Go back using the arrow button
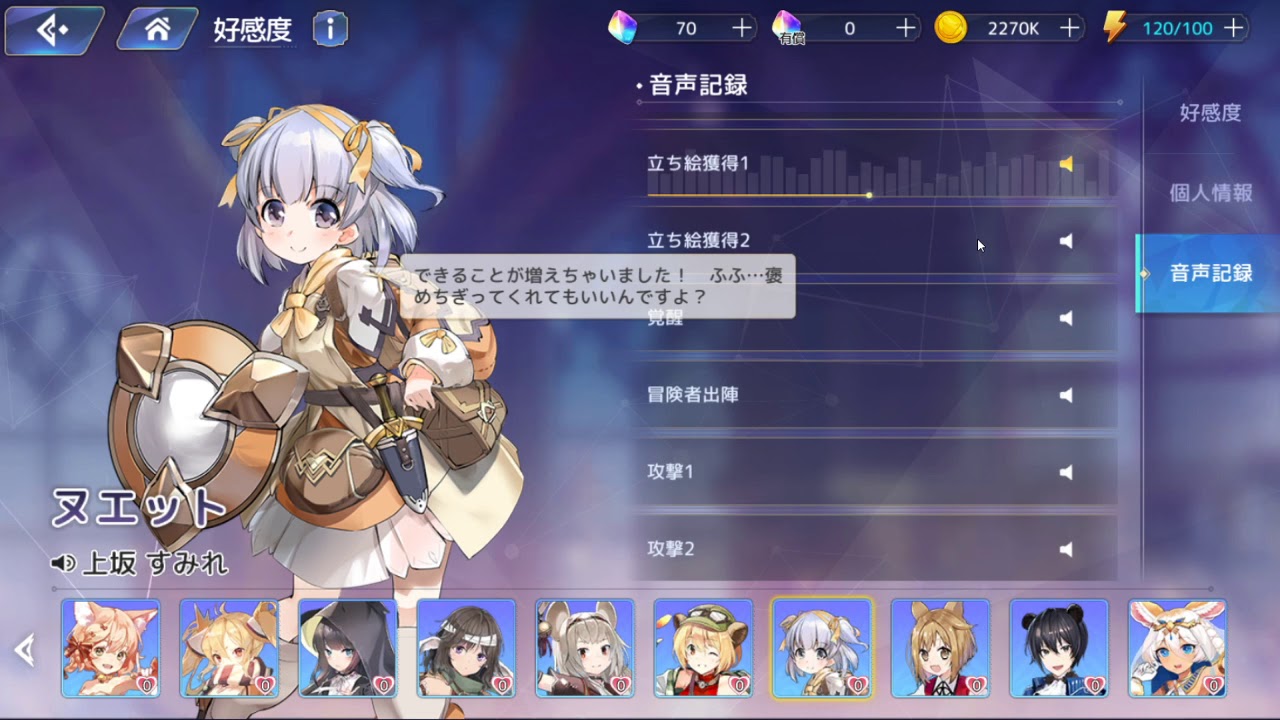Screen dimensions: 1280x720 pos(52,30)
